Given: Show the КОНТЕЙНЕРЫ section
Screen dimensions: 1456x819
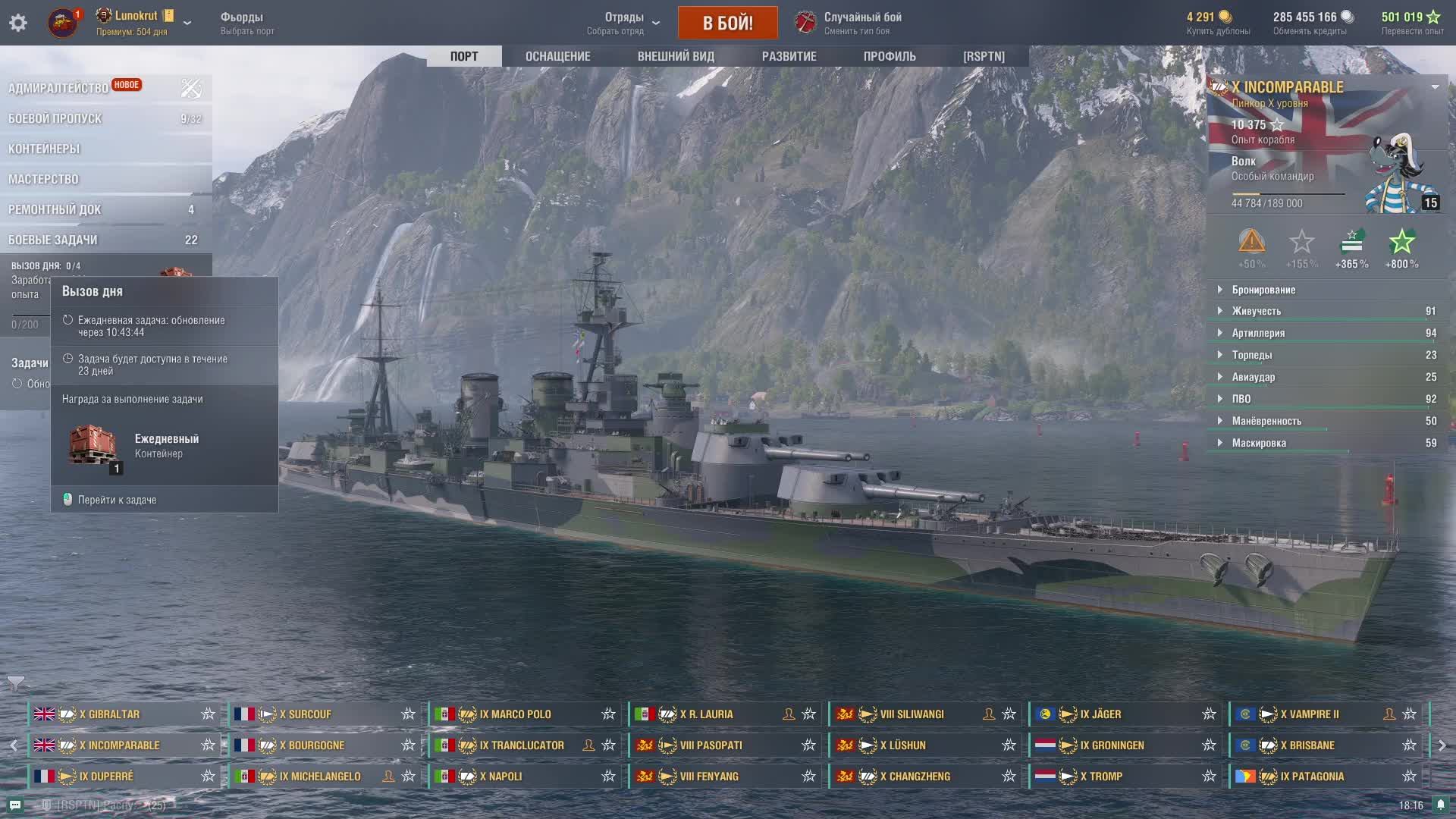Looking at the screenshot, I should tap(44, 149).
